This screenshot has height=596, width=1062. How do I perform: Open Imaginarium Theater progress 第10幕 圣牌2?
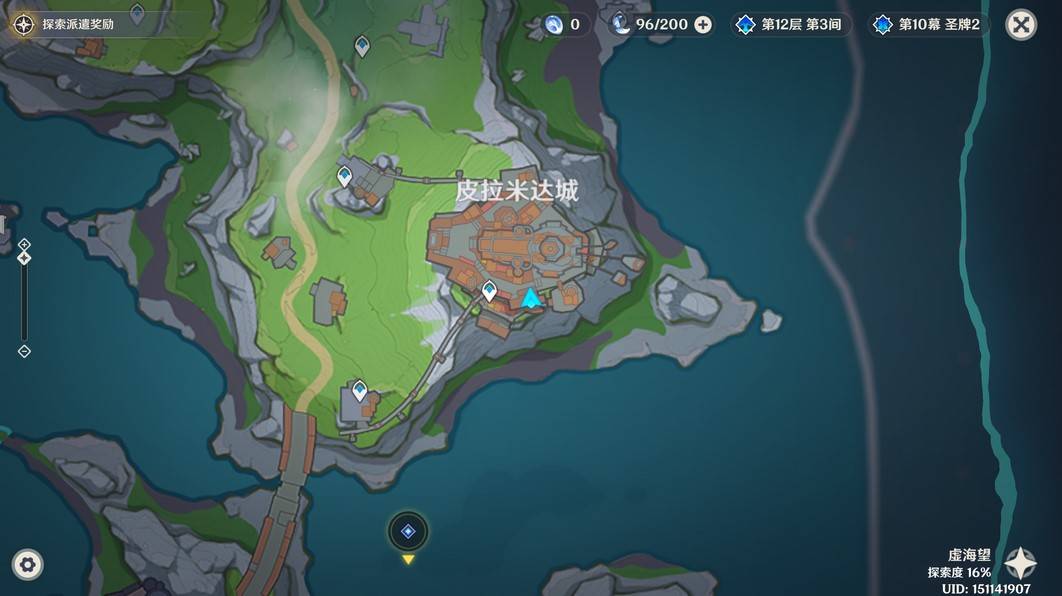[927, 25]
